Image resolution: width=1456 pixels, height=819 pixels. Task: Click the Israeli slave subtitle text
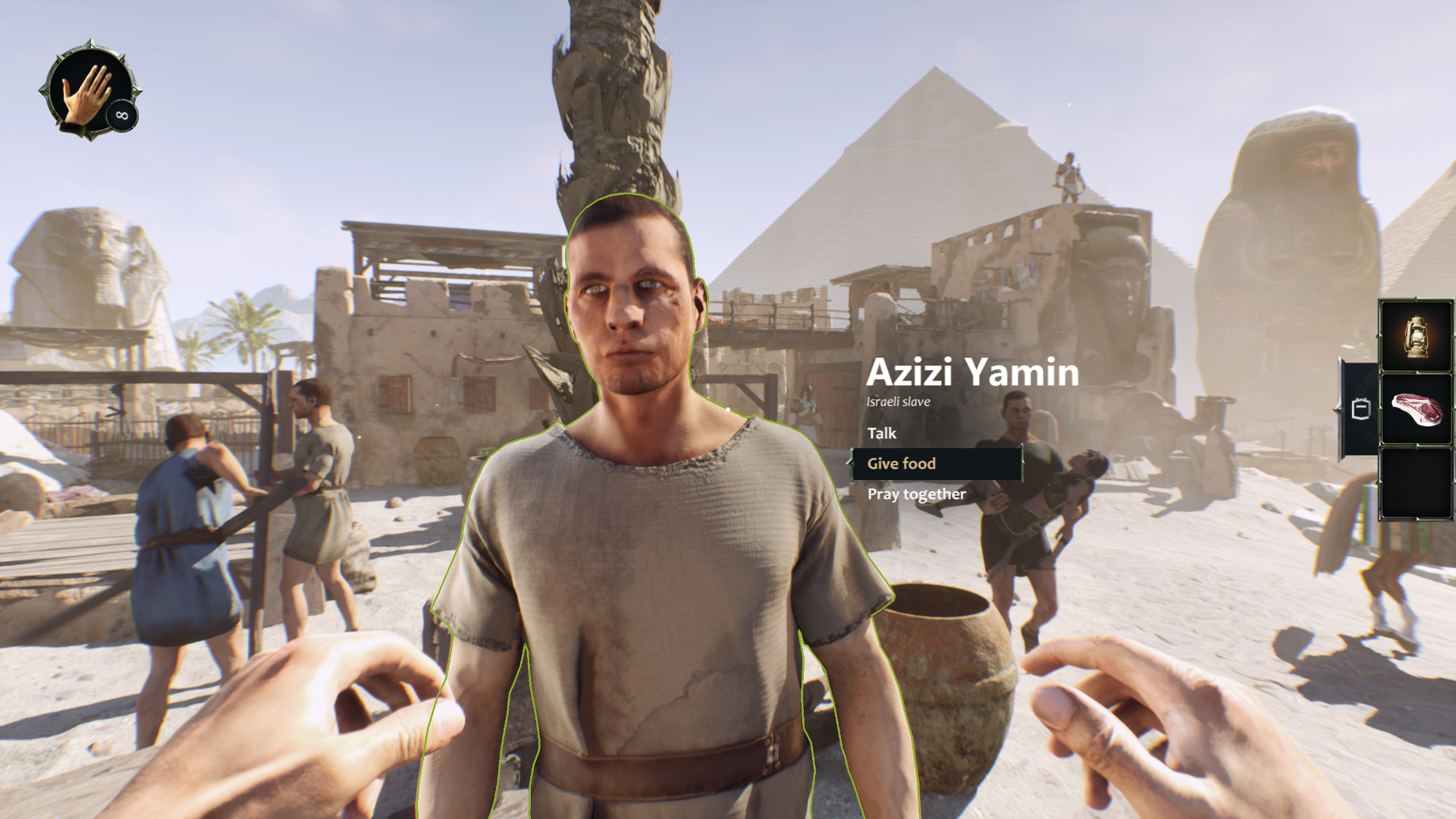pos(898,401)
